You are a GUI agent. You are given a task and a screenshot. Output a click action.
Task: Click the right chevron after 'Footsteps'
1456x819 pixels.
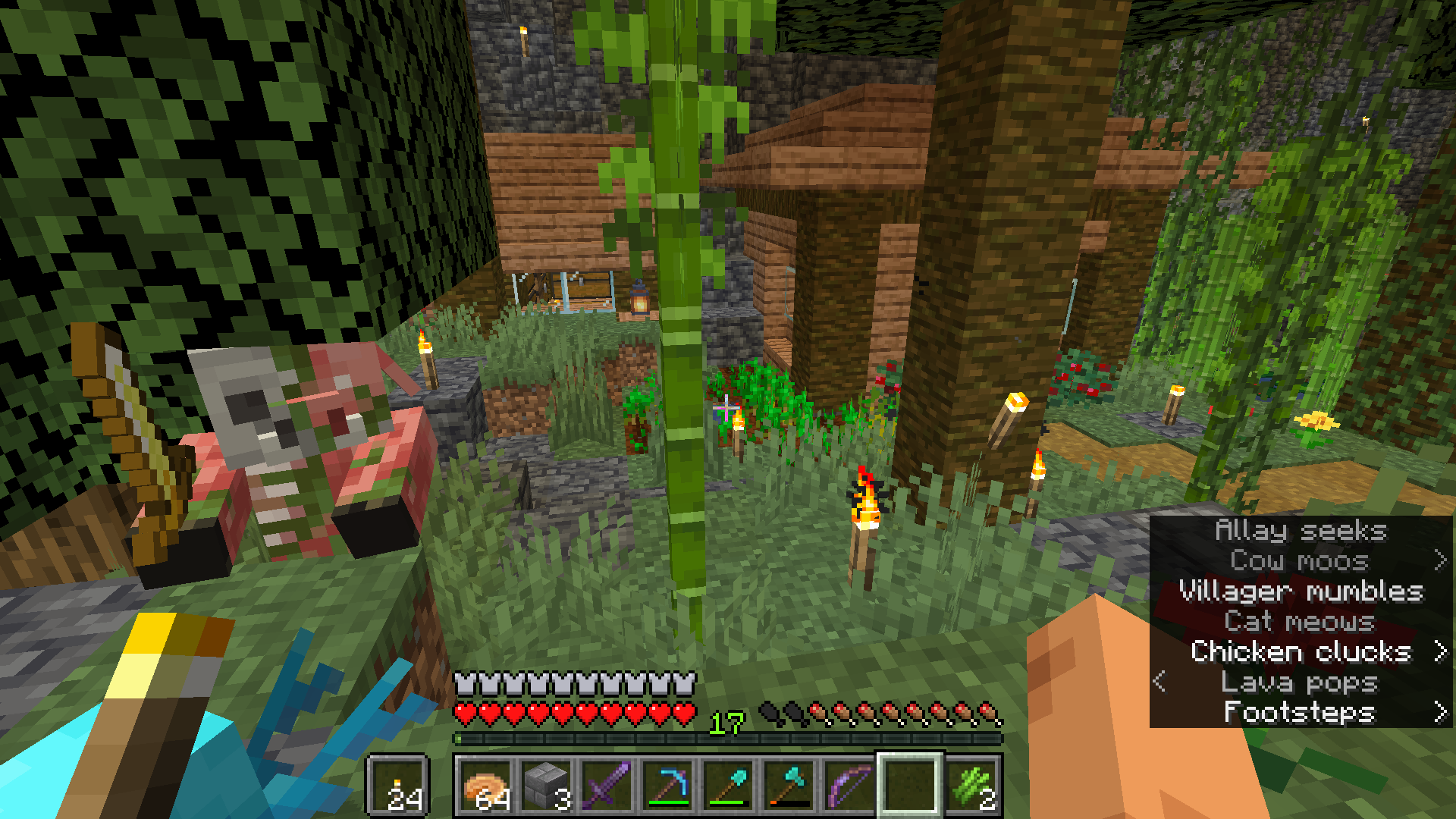click(1442, 713)
